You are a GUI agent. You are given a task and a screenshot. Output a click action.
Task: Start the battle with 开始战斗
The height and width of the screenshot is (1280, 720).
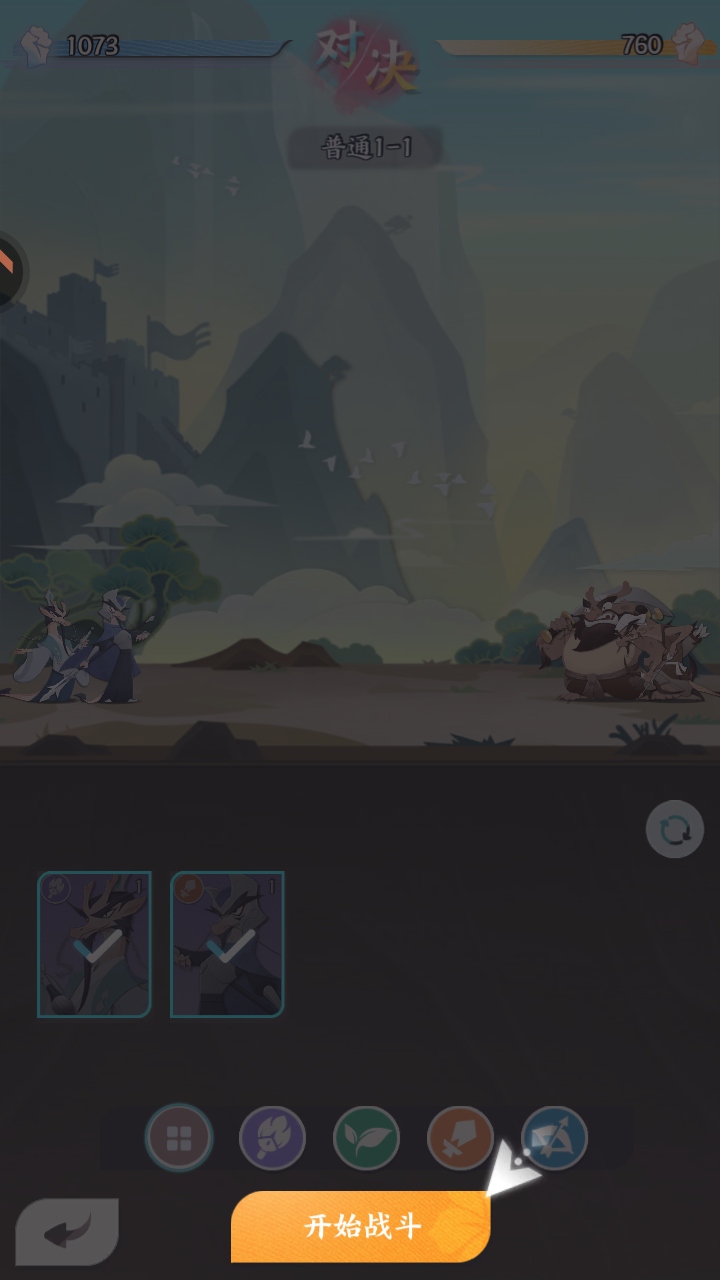click(x=361, y=1226)
